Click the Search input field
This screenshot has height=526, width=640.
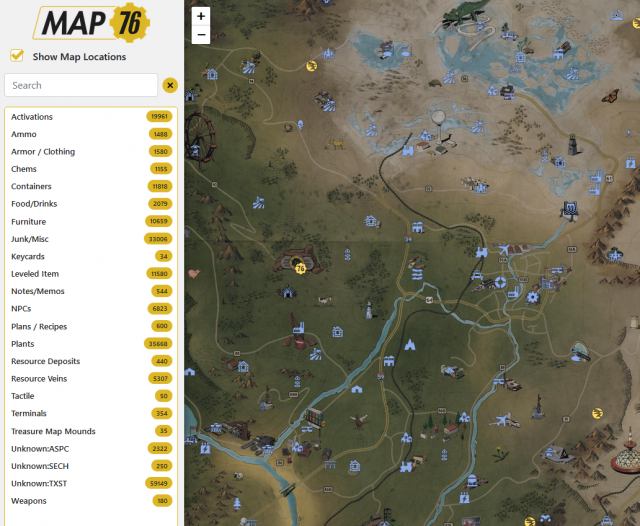pyautogui.click(x=81, y=85)
